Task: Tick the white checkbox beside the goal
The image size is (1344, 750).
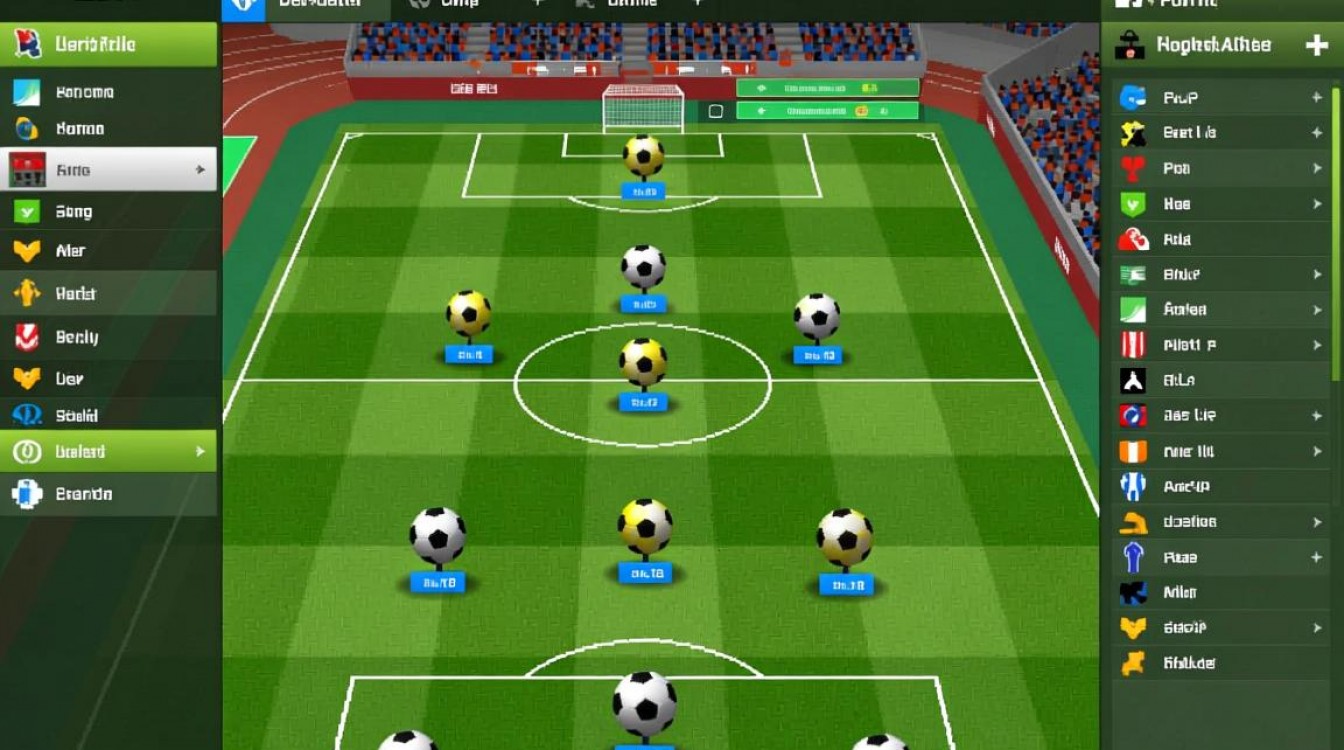Action: coord(714,113)
